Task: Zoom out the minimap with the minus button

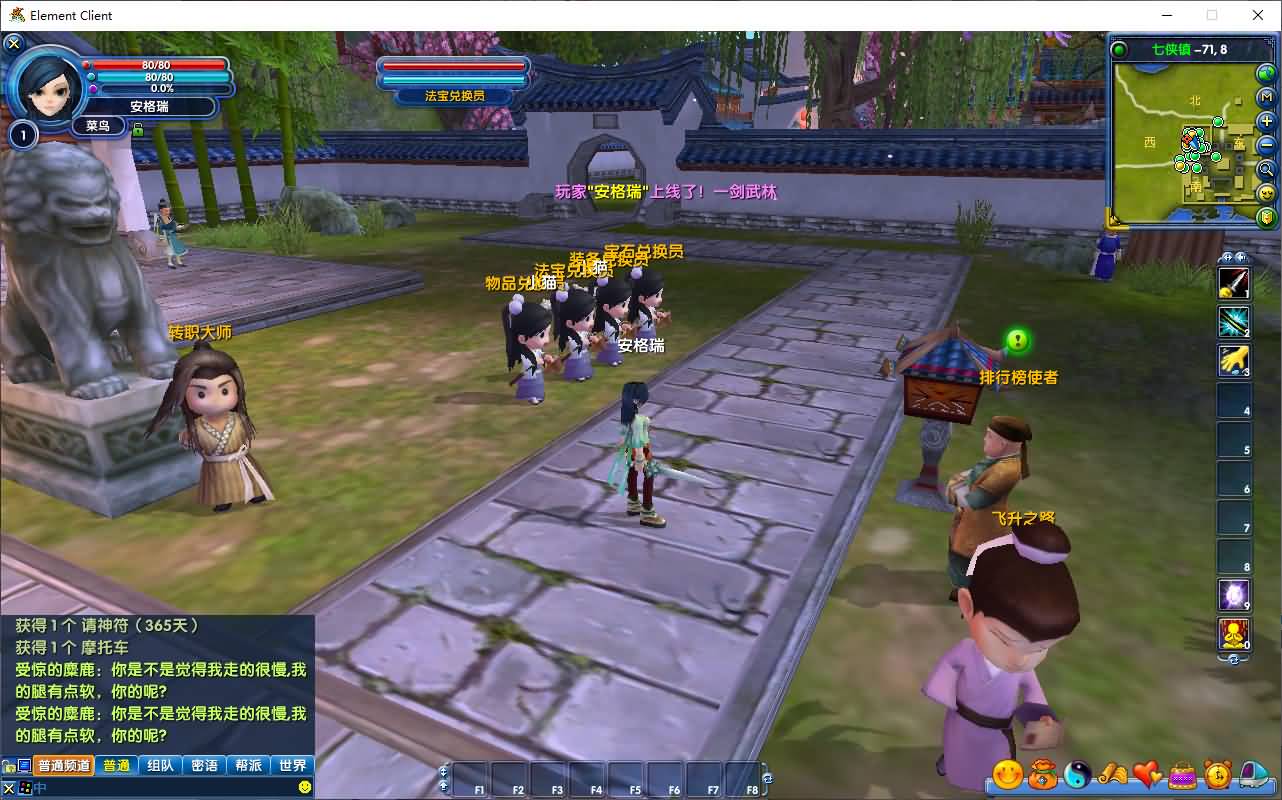Action: (1266, 145)
